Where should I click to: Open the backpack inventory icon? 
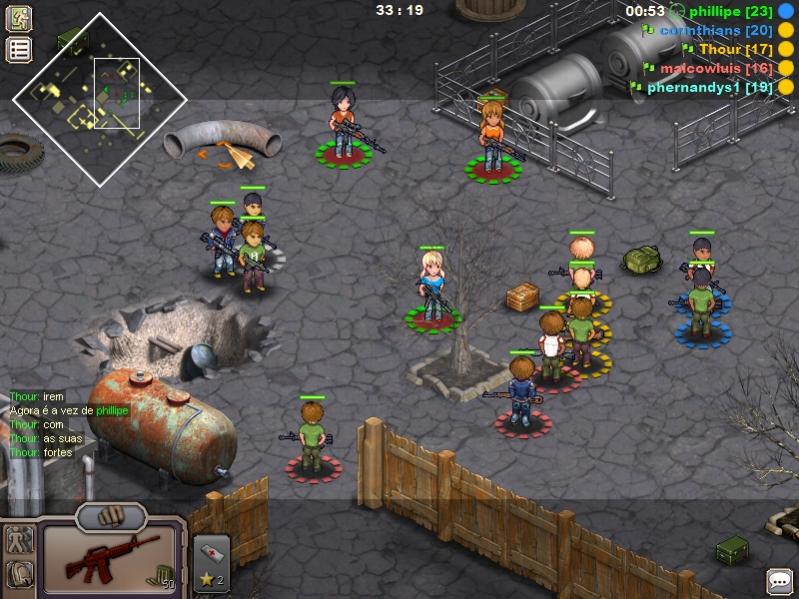pos(20,574)
